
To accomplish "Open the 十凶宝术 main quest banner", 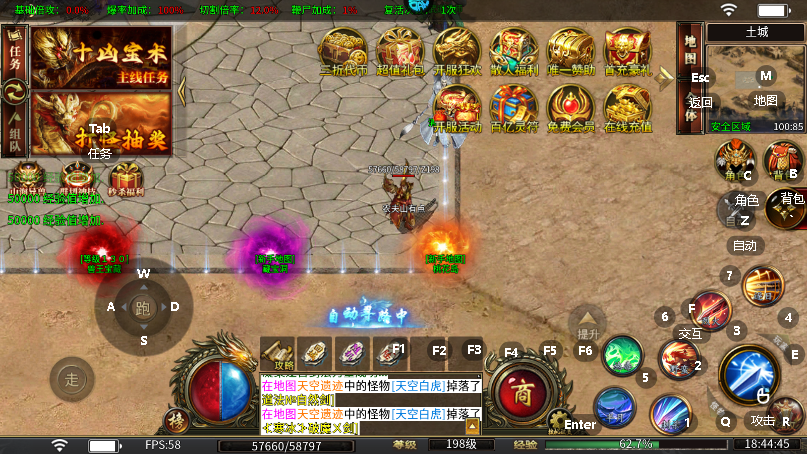I will pyautogui.click(x=101, y=56).
